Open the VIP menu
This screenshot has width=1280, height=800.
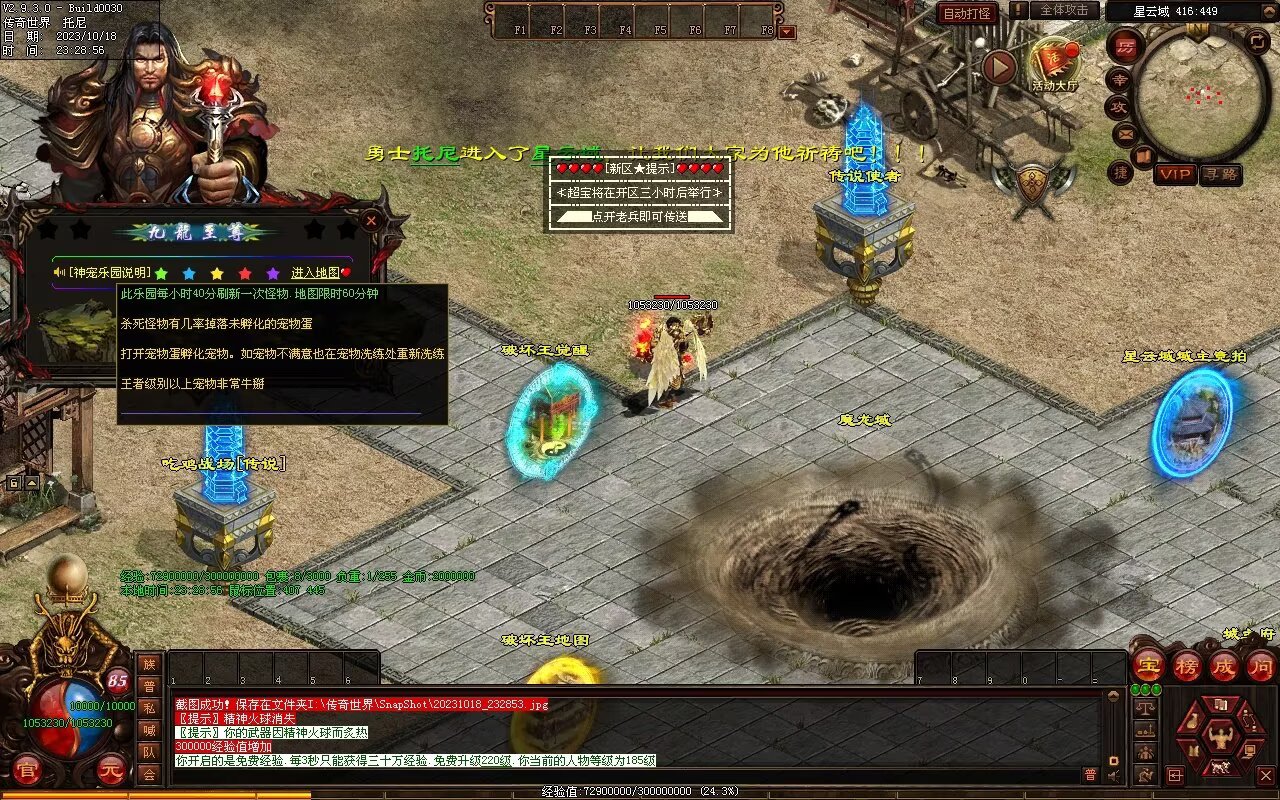[x=1176, y=174]
